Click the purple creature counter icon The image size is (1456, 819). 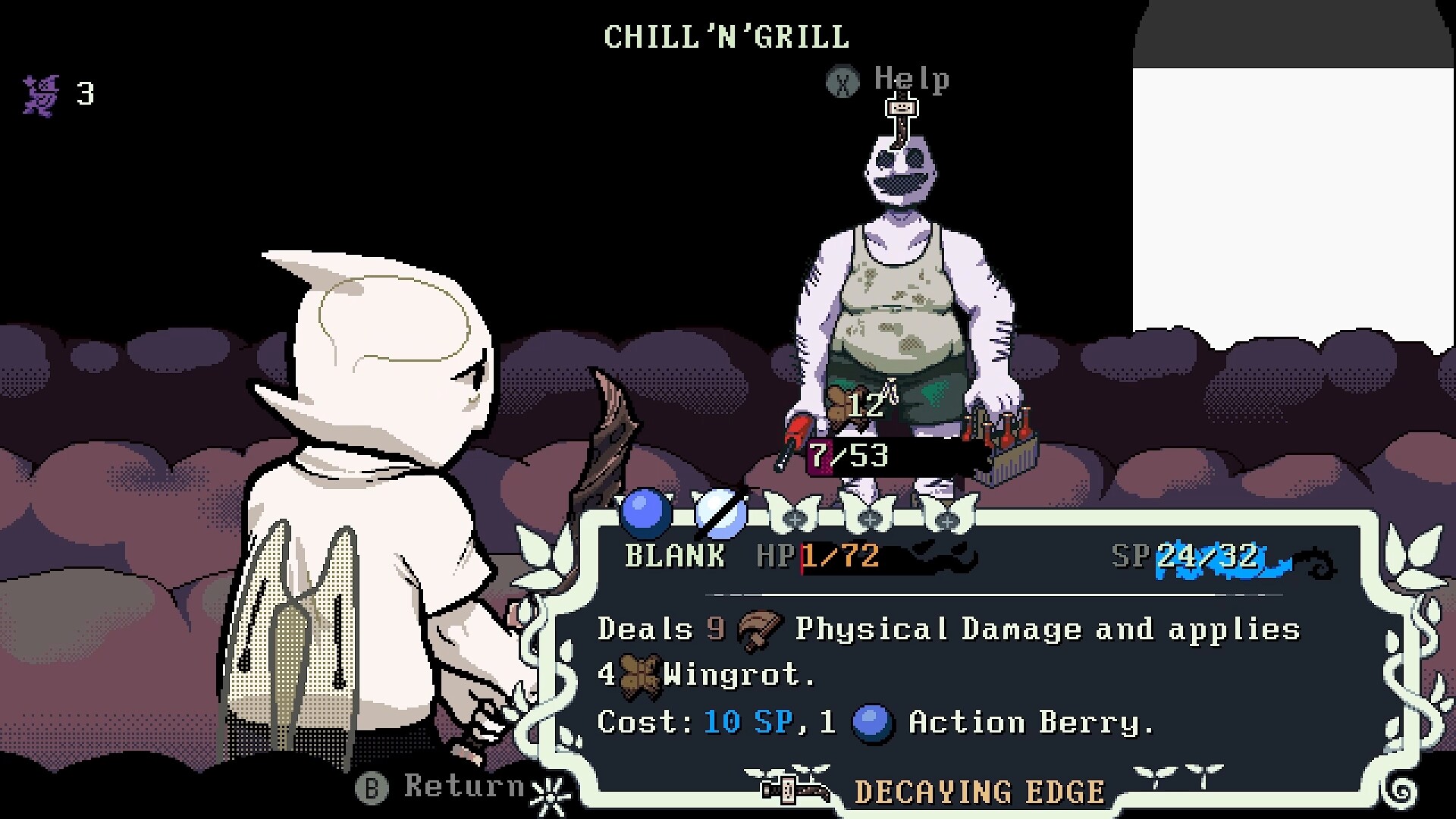41,95
